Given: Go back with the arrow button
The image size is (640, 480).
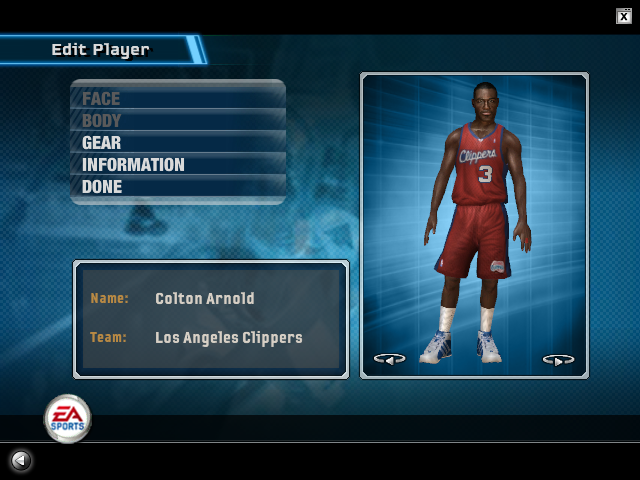Looking at the screenshot, I should [21, 460].
